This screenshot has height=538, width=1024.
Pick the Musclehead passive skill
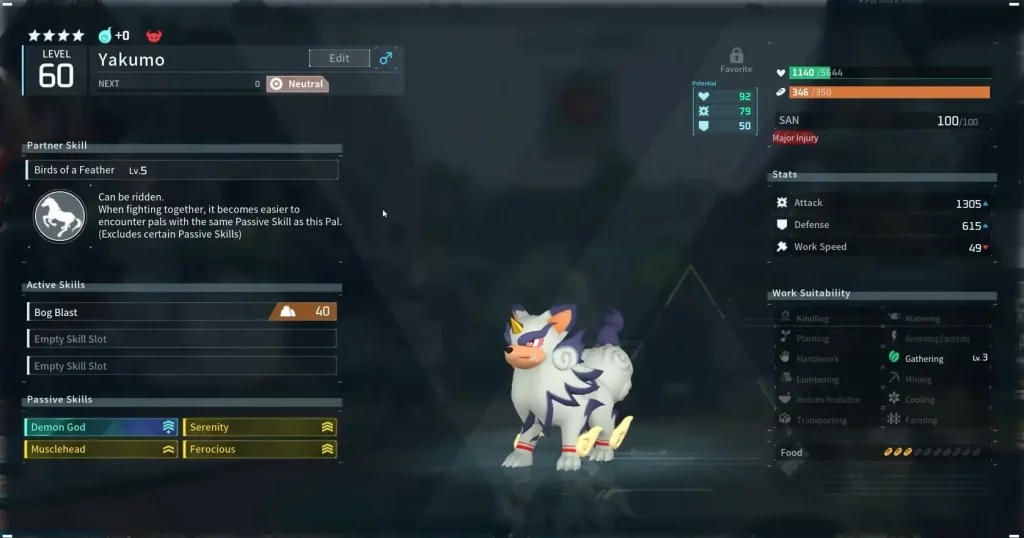click(x=101, y=449)
